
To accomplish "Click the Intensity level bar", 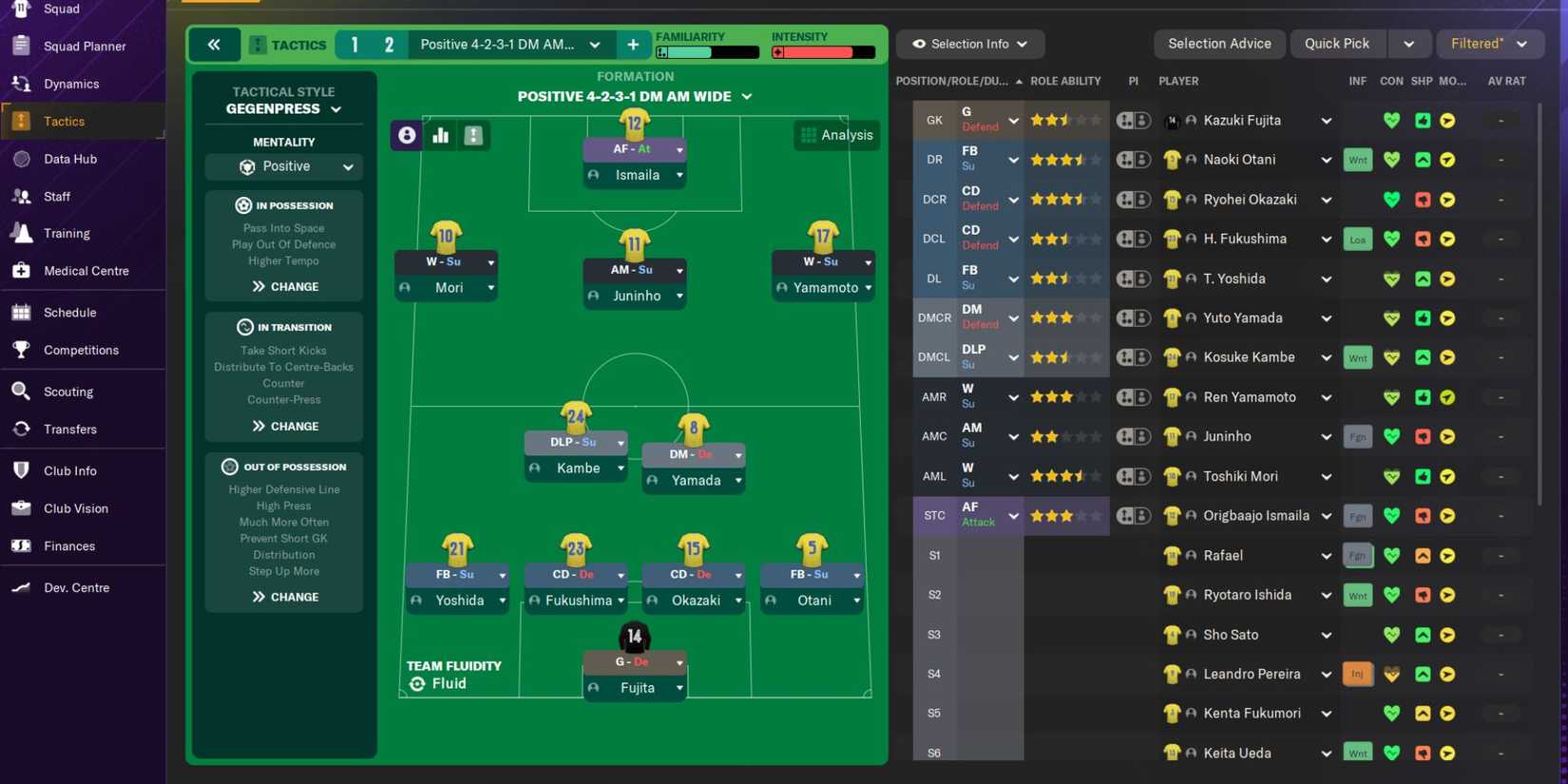I will pyautogui.click(x=822, y=53).
